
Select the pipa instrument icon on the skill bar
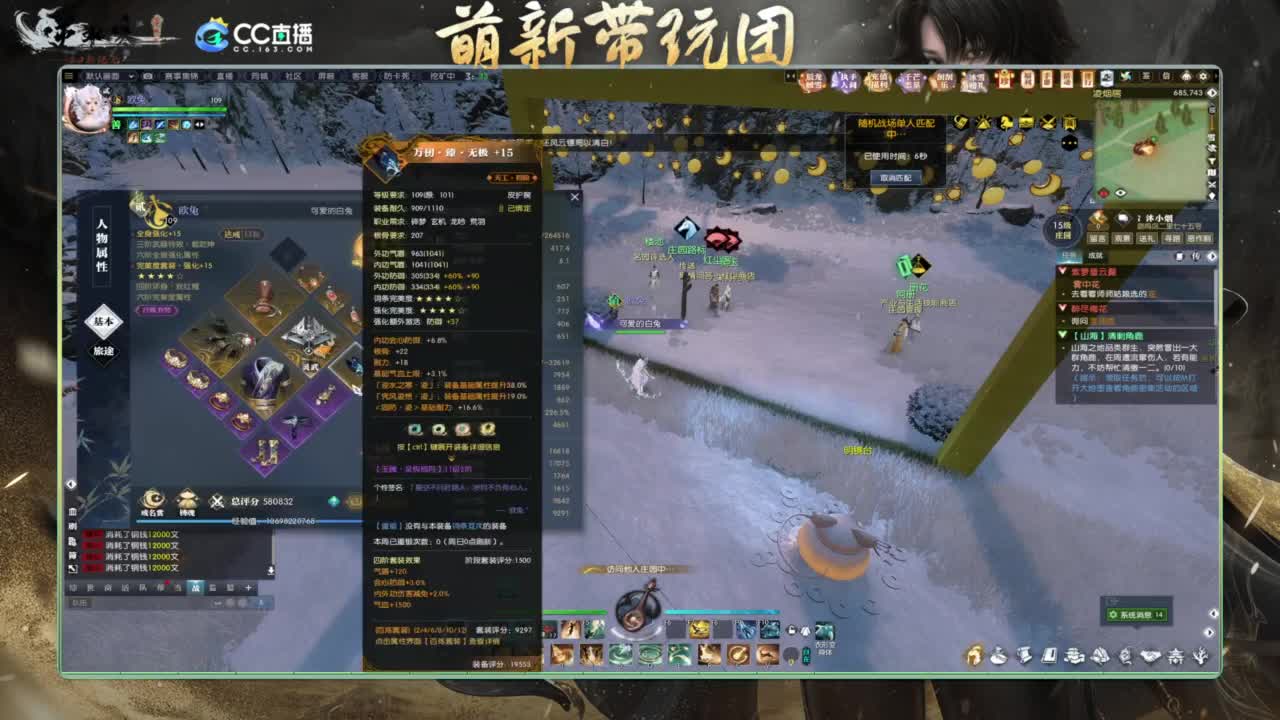[x=737, y=655]
